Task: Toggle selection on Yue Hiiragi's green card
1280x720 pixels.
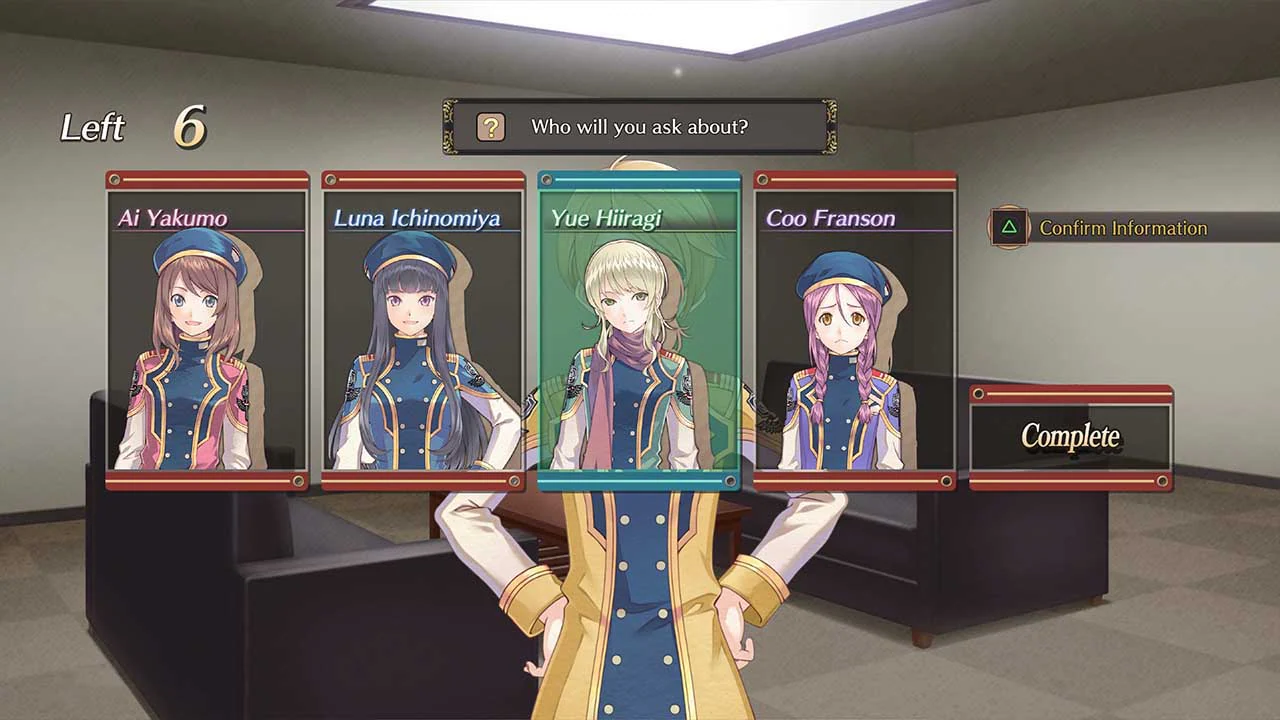Action: (x=637, y=330)
